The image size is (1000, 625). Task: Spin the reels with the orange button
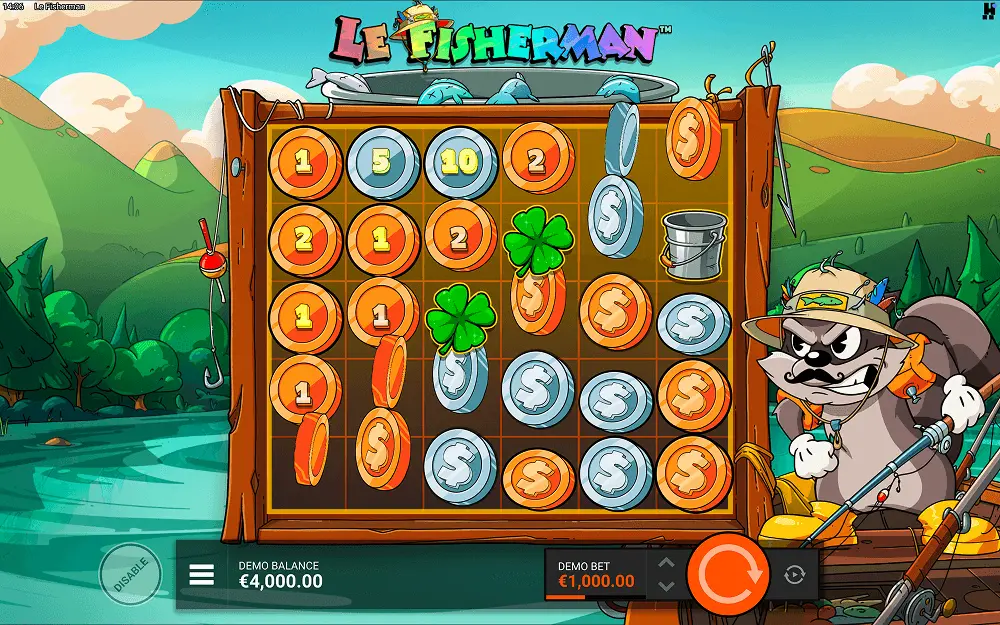pos(729,574)
